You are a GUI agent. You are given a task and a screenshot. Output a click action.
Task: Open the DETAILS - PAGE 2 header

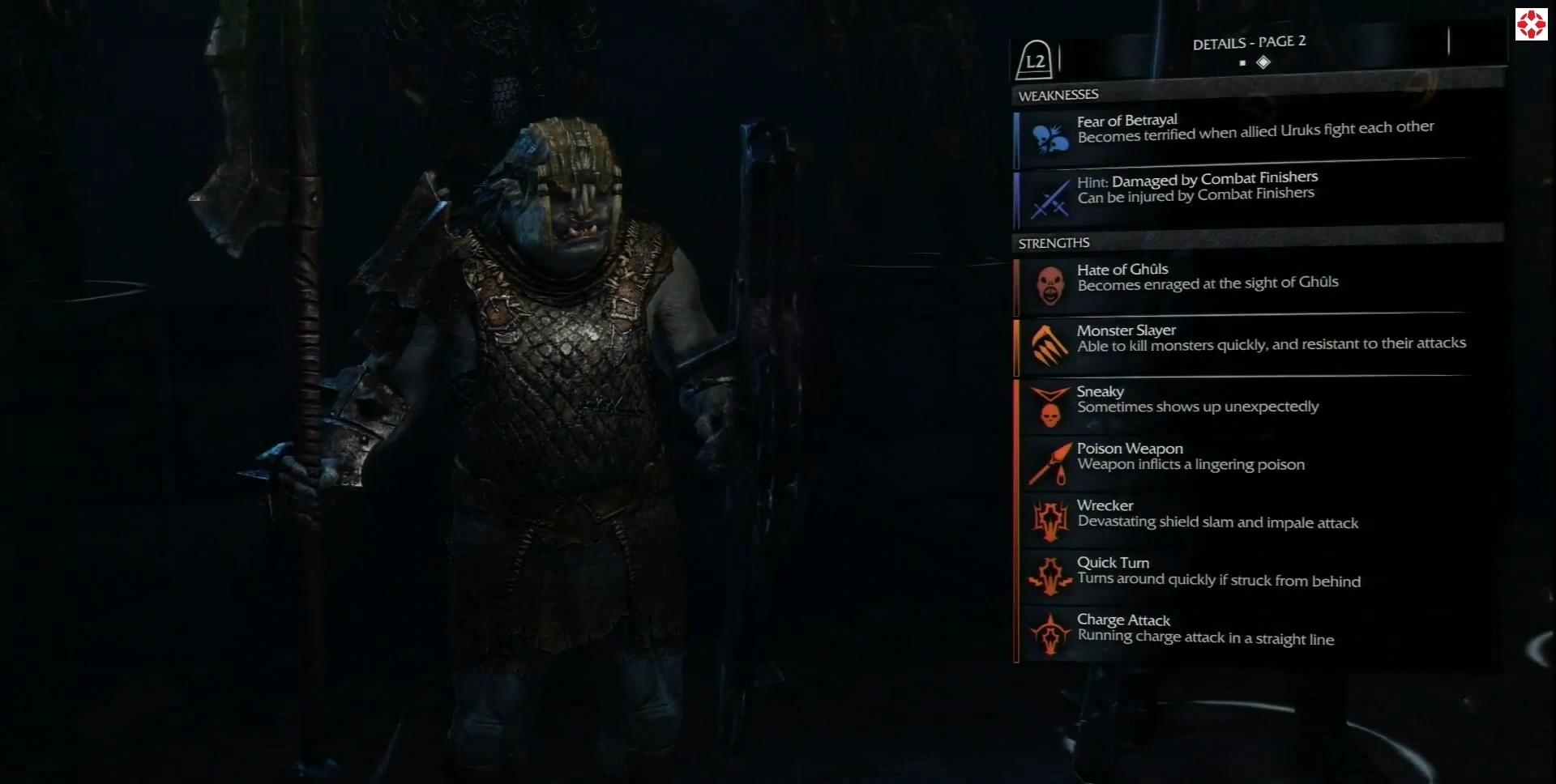(x=1248, y=42)
